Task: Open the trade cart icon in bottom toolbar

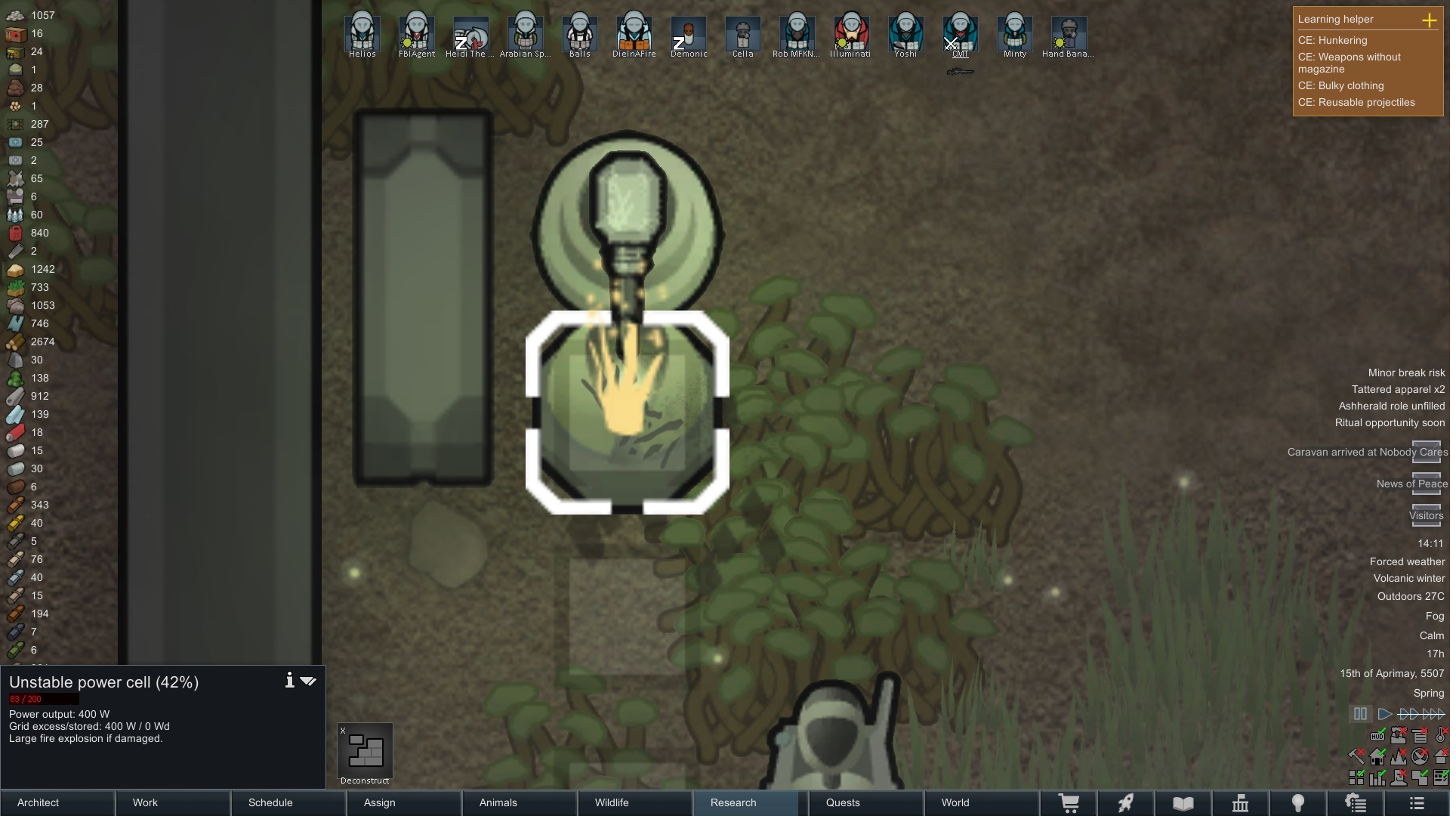Action: [1070, 802]
